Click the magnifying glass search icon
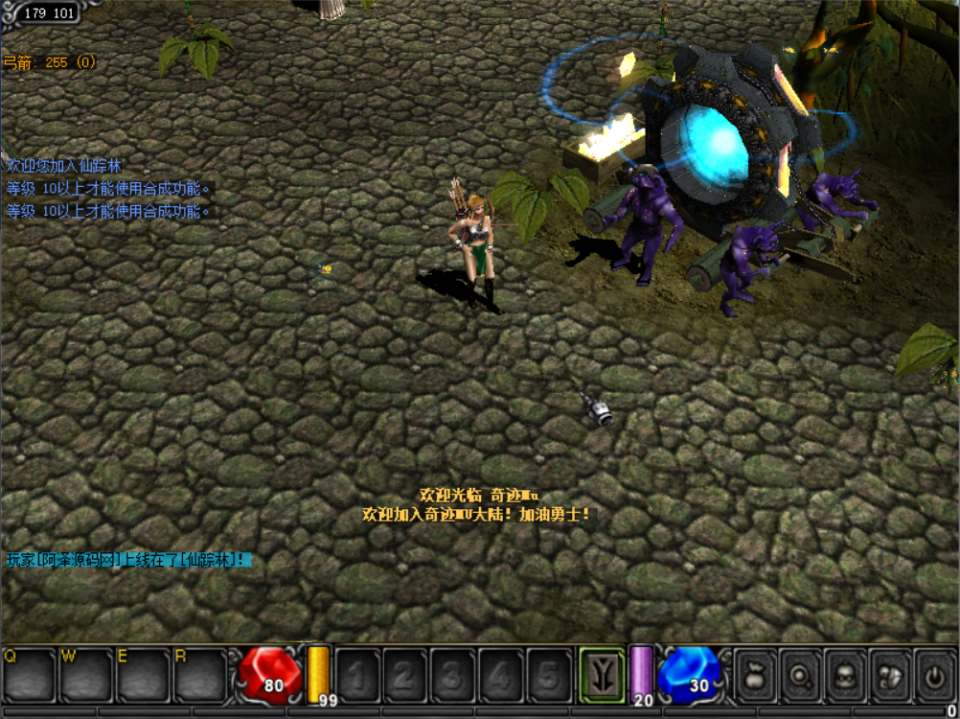 [x=799, y=674]
